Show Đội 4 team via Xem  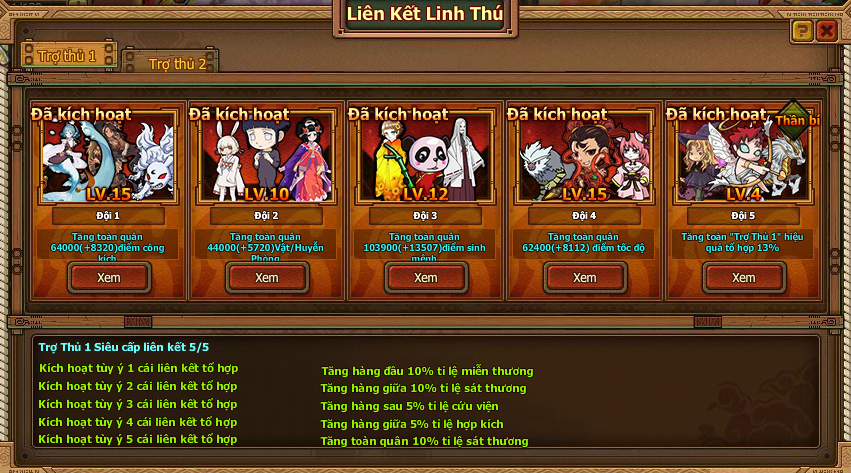tap(585, 277)
